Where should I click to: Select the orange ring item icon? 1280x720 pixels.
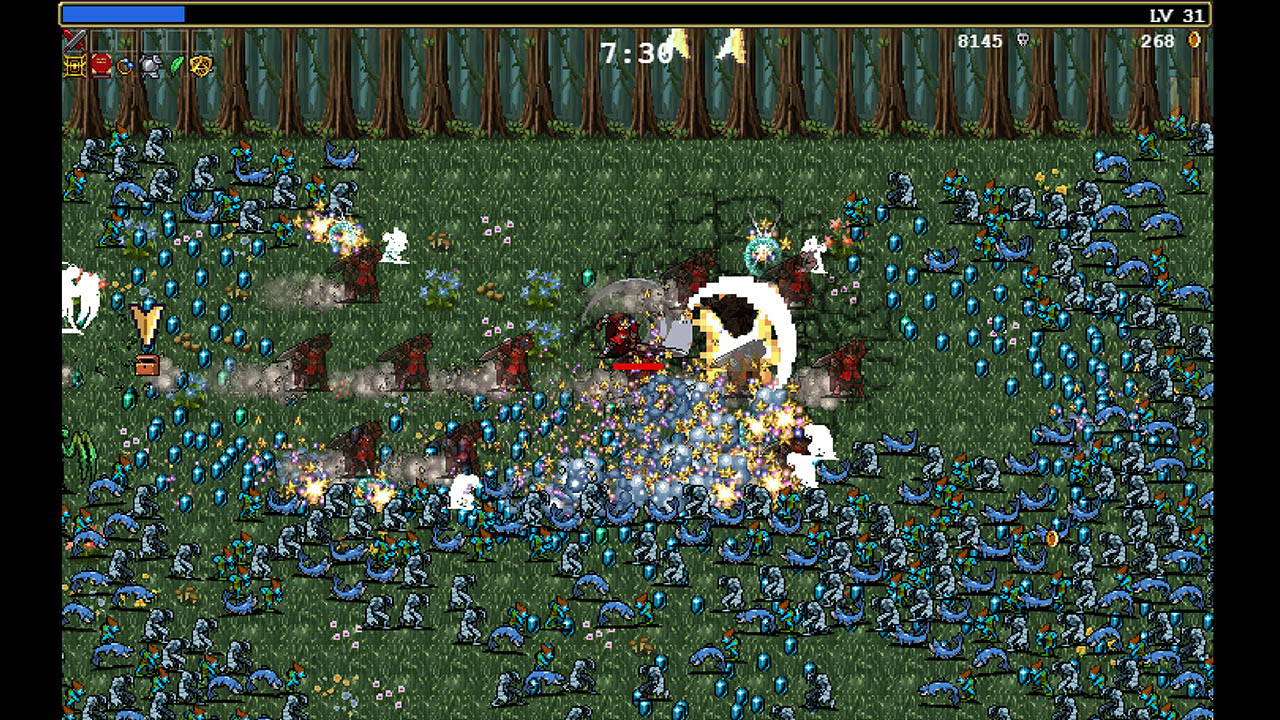(126, 67)
